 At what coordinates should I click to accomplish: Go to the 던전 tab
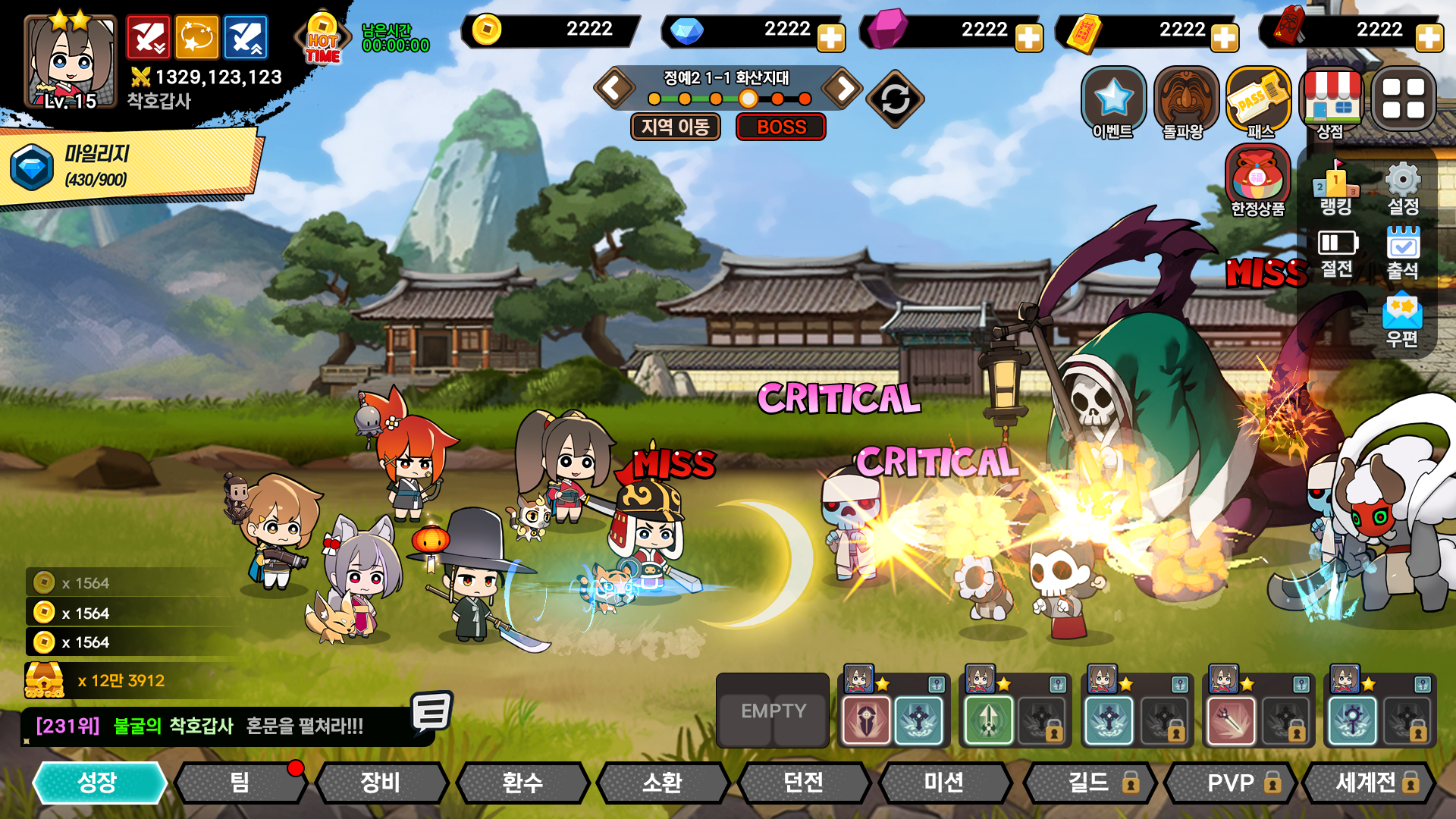803,783
